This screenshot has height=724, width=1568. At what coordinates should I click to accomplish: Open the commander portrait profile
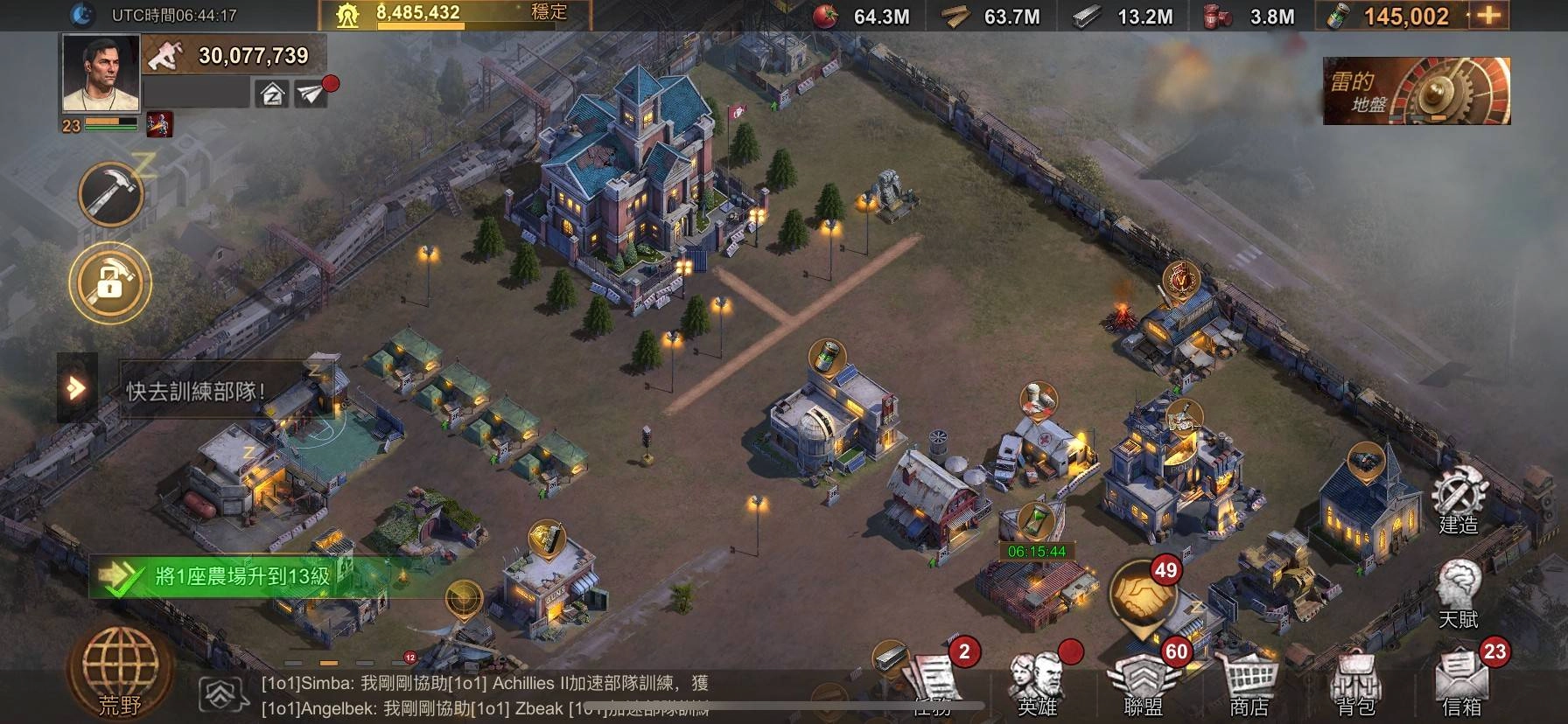click(x=101, y=74)
